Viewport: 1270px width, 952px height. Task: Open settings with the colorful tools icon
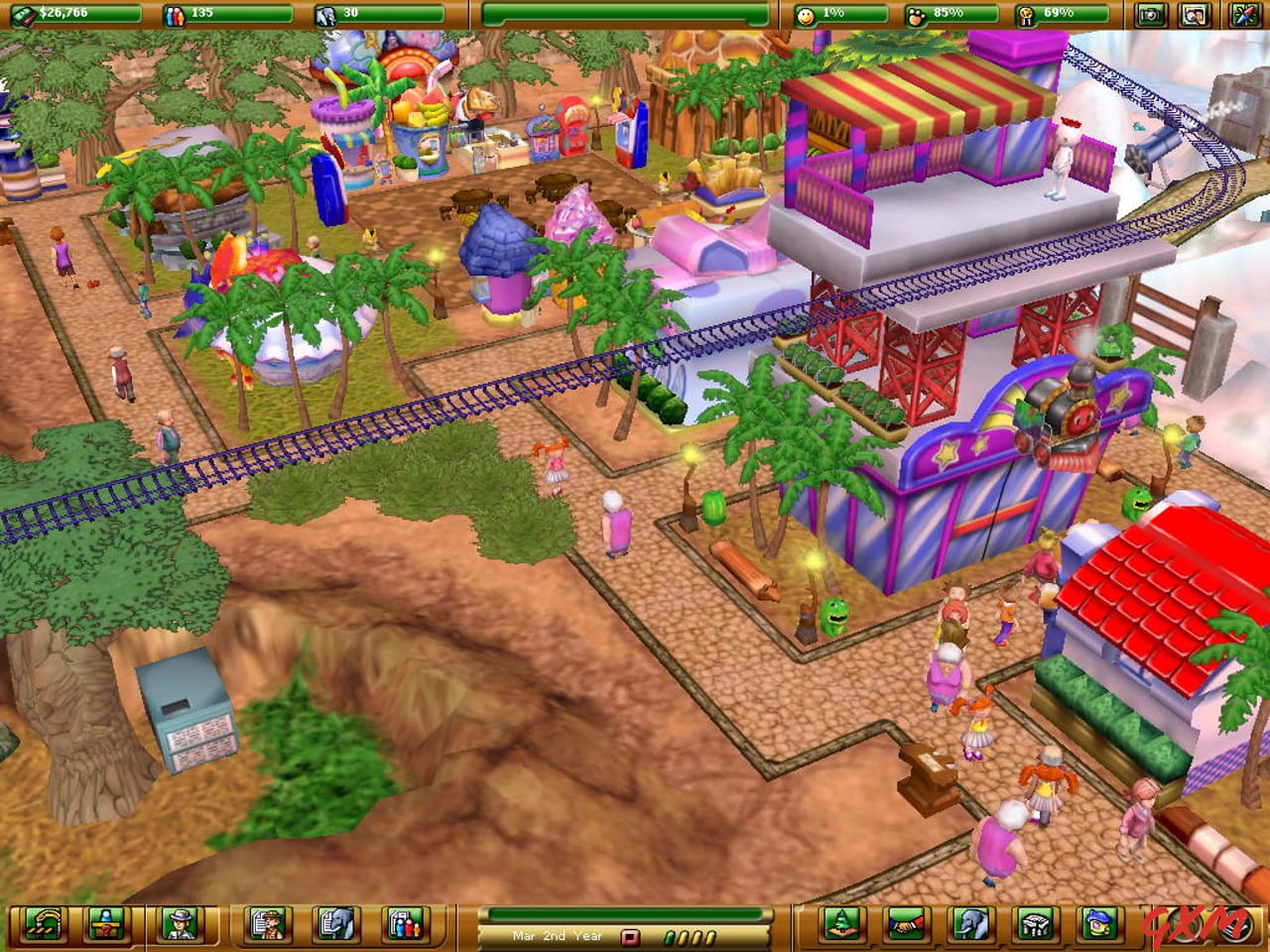1247,14
